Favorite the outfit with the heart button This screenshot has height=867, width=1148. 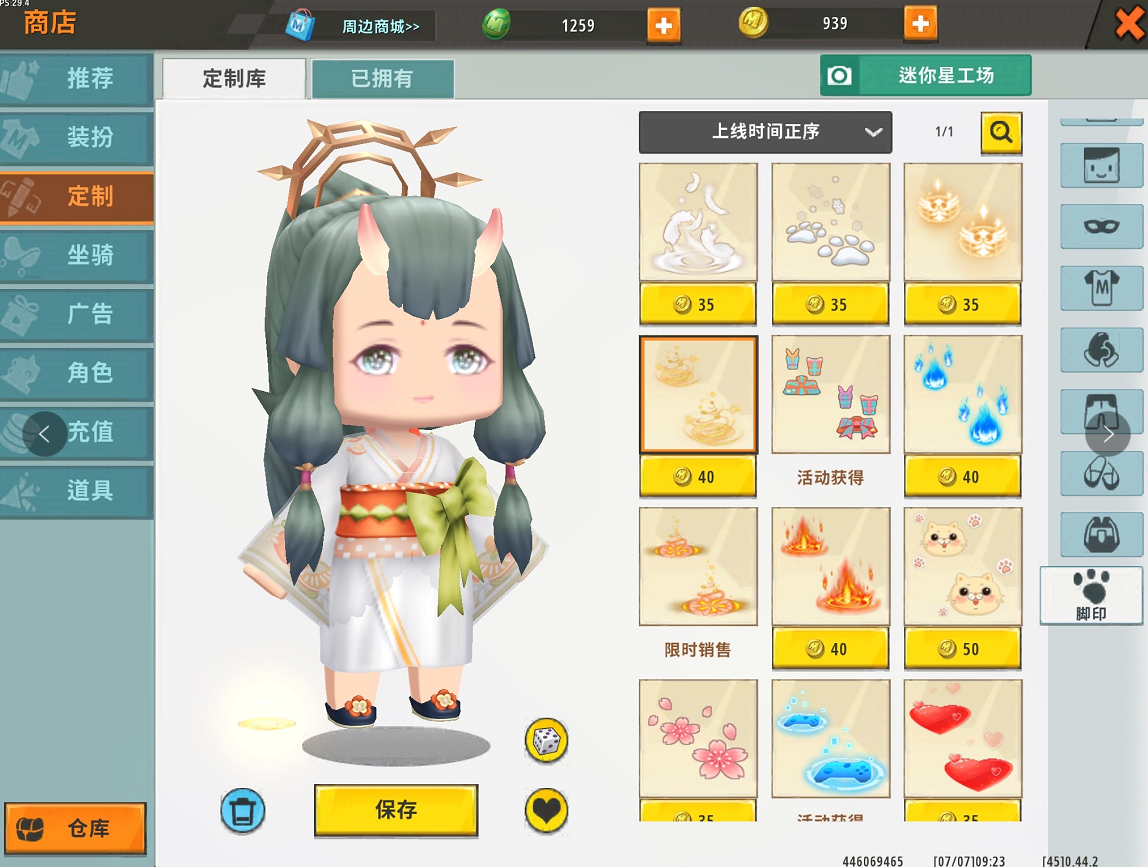coord(546,810)
